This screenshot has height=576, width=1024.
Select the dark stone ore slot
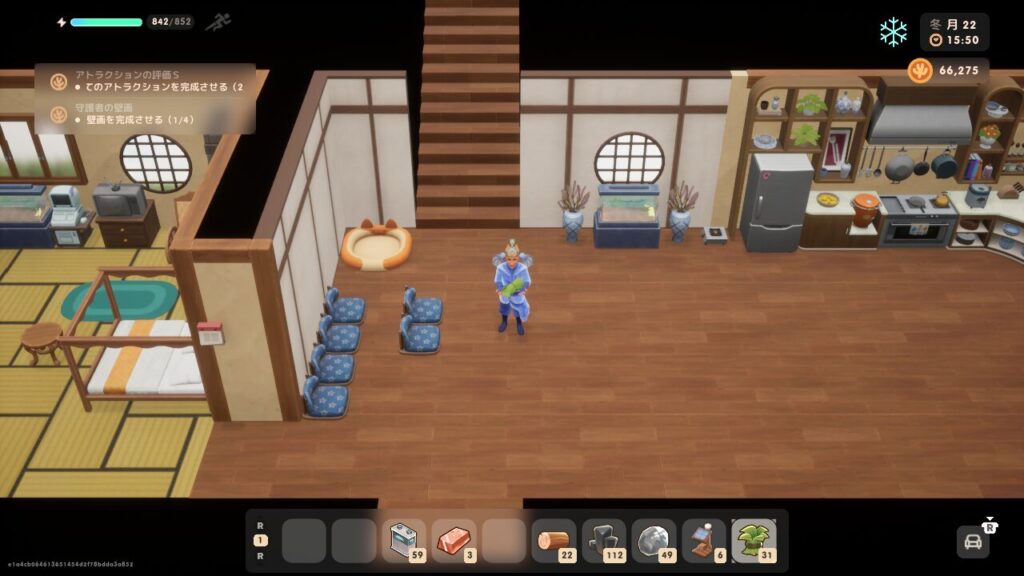(x=604, y=540)
